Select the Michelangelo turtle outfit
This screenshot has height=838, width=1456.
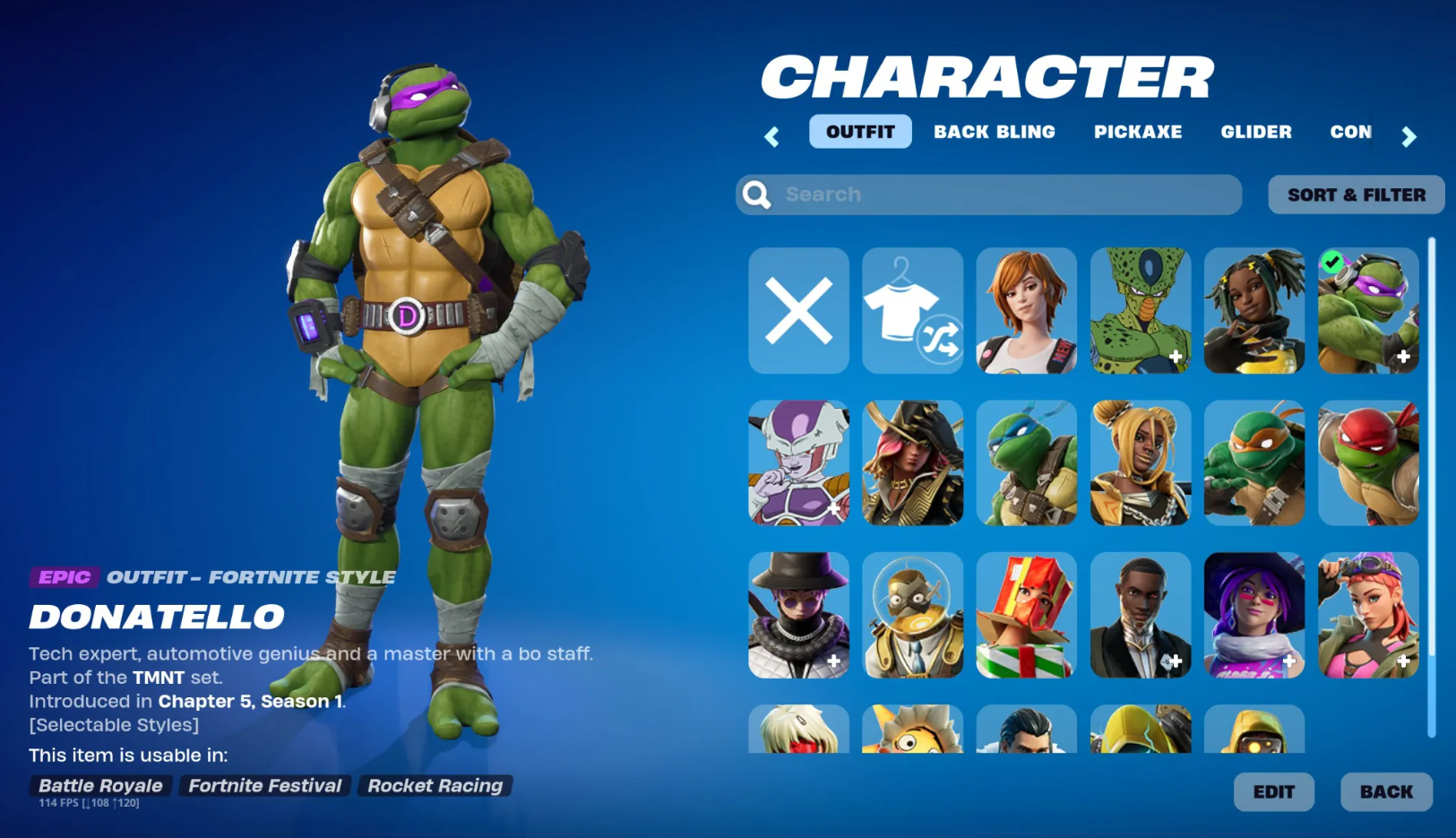coord(1254,462)
